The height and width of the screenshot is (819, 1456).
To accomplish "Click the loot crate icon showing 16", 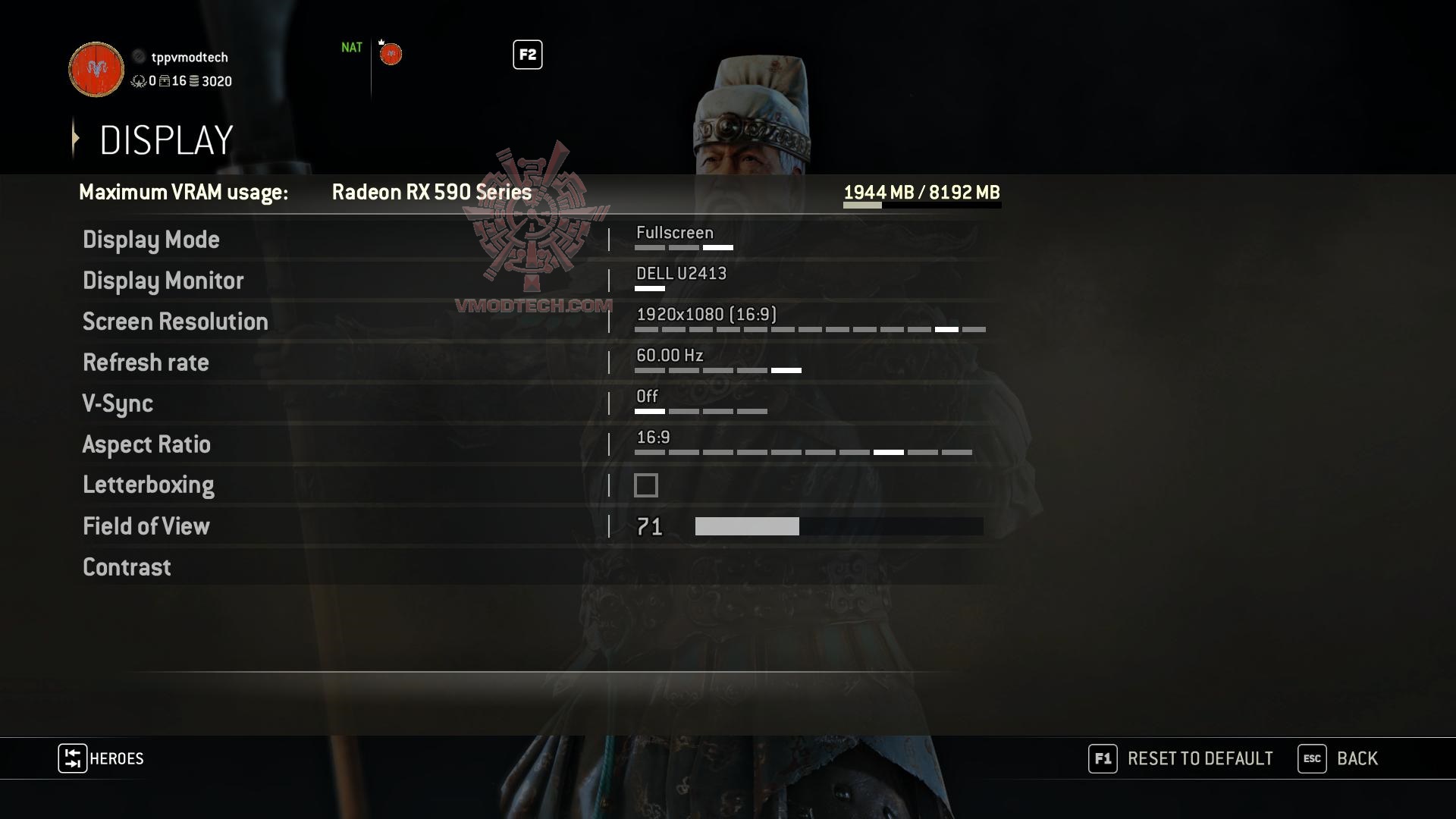I will click(165, 82).
